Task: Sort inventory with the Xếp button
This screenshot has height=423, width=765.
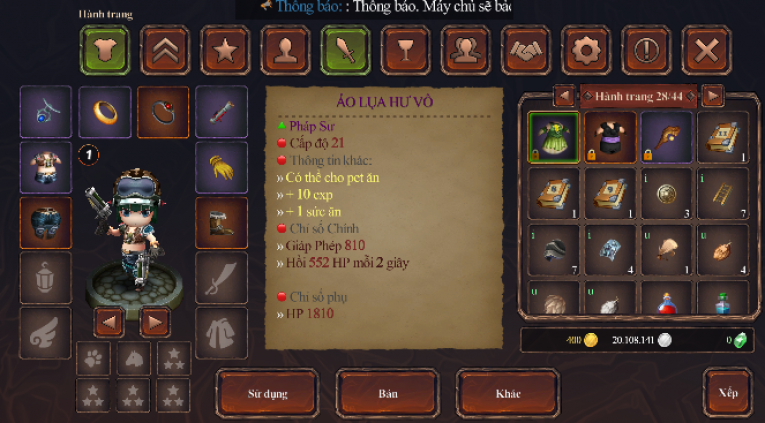Action: point(727,393)
